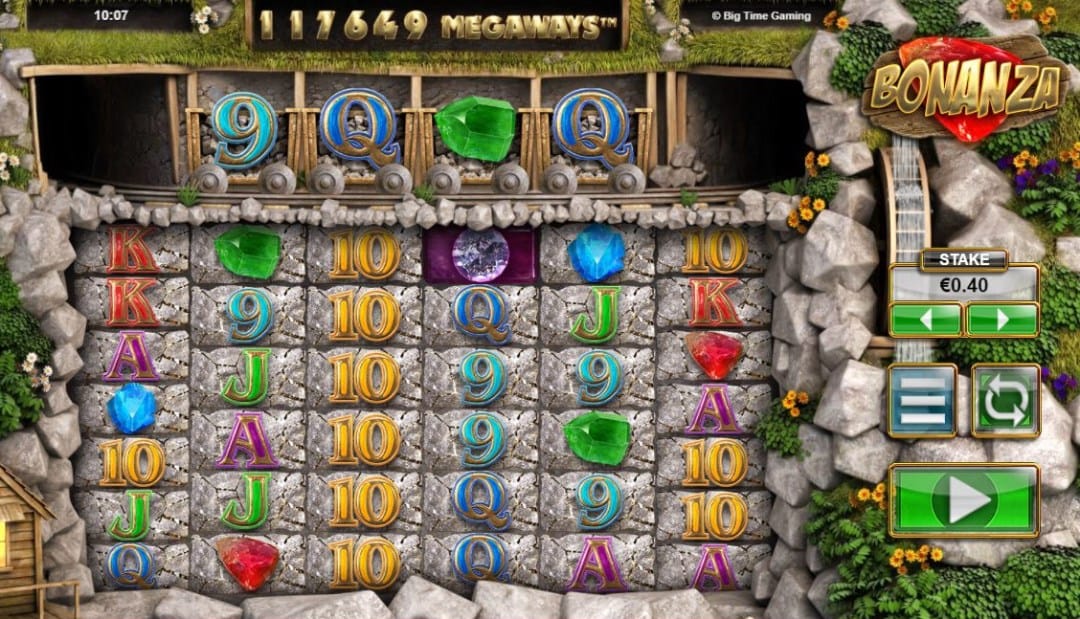Open the game menu with three lines
Viewport: 1080px width, 619px height.
pos(922,400)
